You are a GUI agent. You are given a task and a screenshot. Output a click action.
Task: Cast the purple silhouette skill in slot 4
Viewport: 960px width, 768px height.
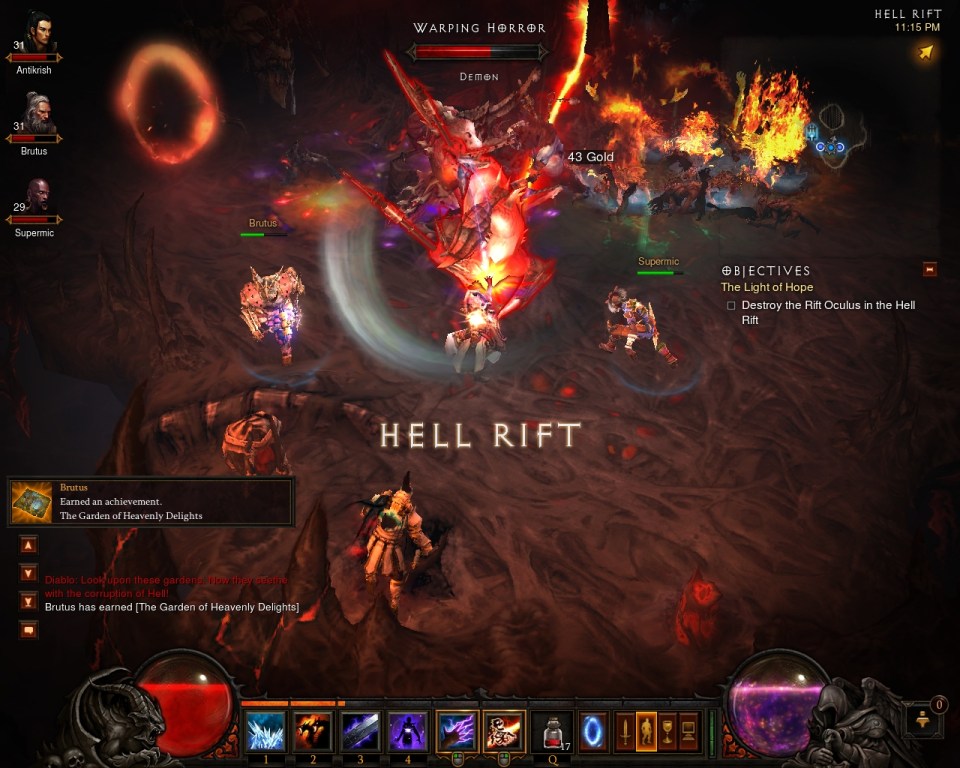408,731
